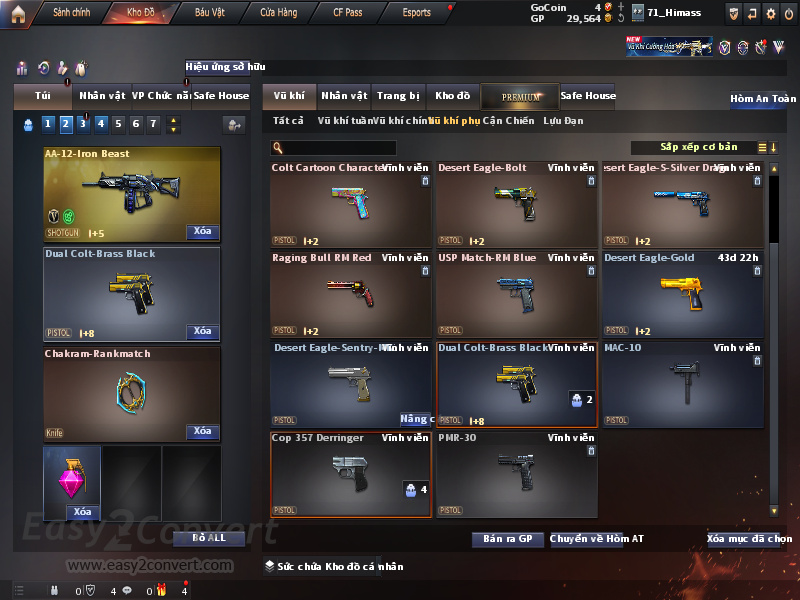Select the Nhân vật storage tab
Viewport: 800px width, 600px height.
[344, 96]
